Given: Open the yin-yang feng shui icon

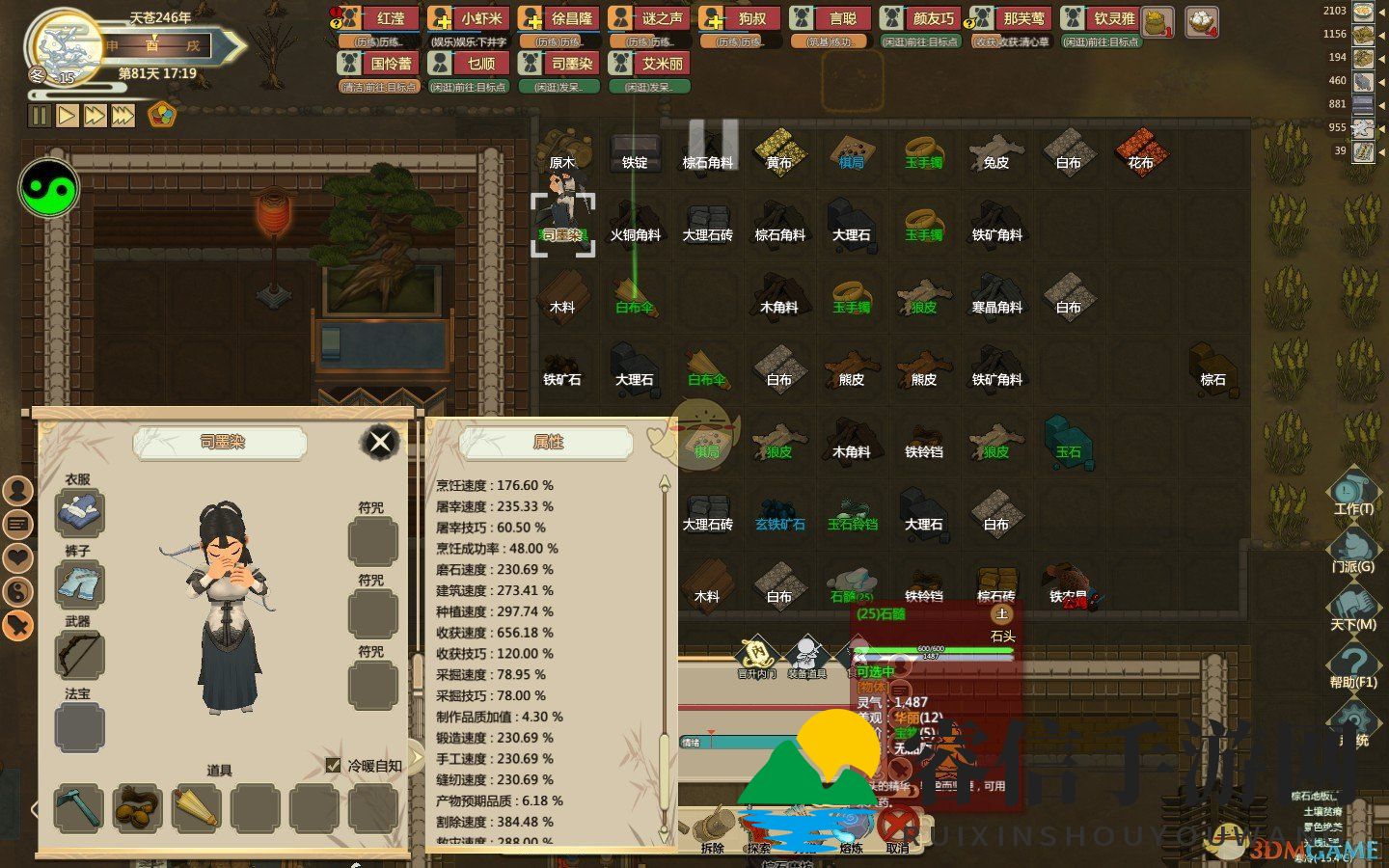Looking at the screenshot, I should [x=48, y=188].
